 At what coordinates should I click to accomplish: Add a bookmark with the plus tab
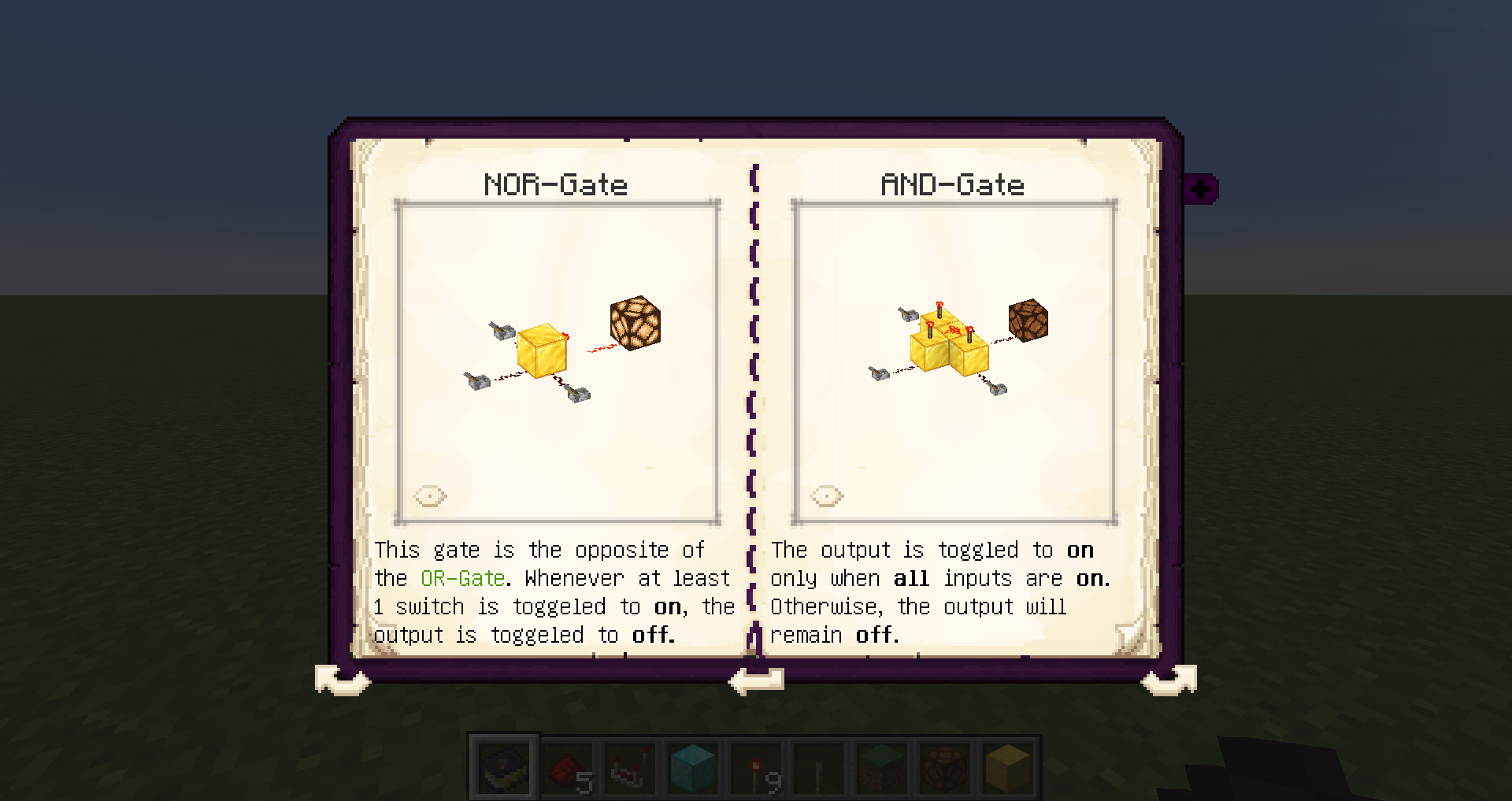pyautogui.click(x=1200, y=189)
